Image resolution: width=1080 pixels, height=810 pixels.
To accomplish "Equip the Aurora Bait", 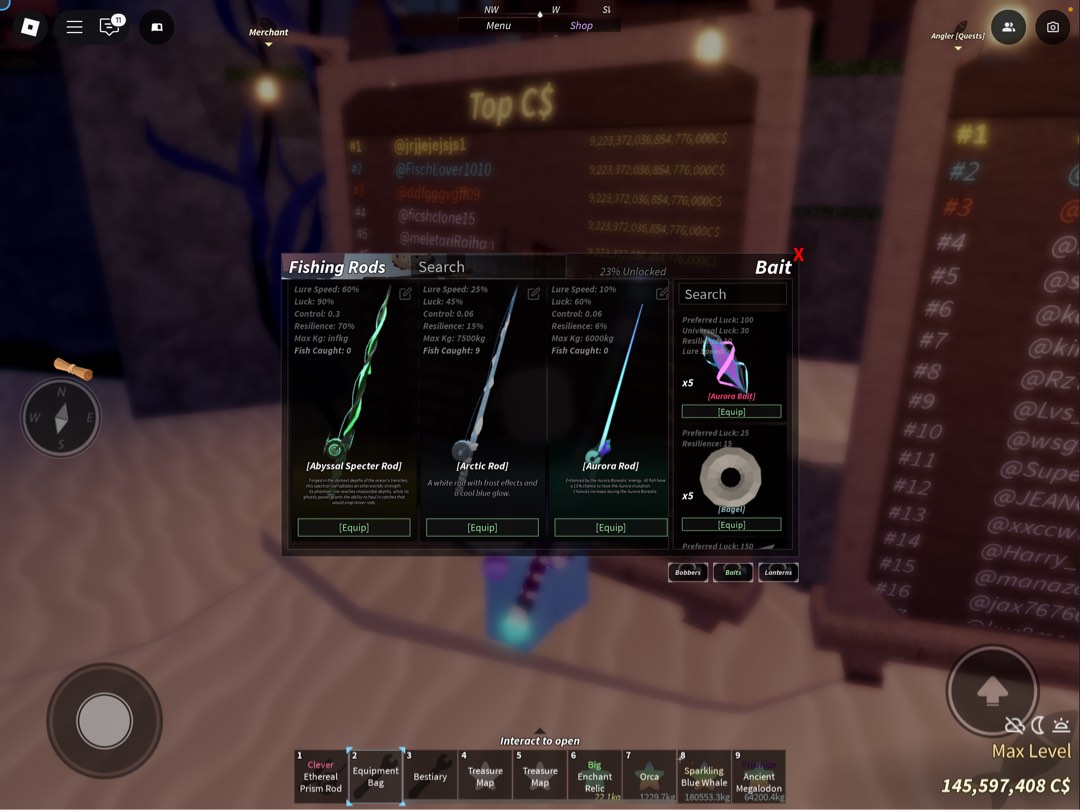I will click(x=731, y=412).
